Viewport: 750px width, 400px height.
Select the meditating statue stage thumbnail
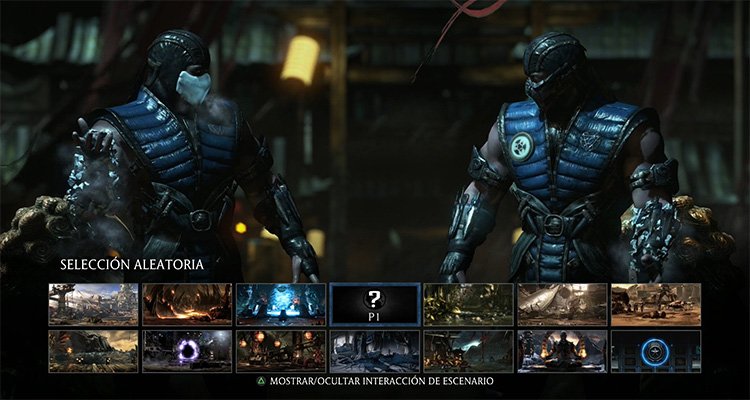(x=562, y=351)
